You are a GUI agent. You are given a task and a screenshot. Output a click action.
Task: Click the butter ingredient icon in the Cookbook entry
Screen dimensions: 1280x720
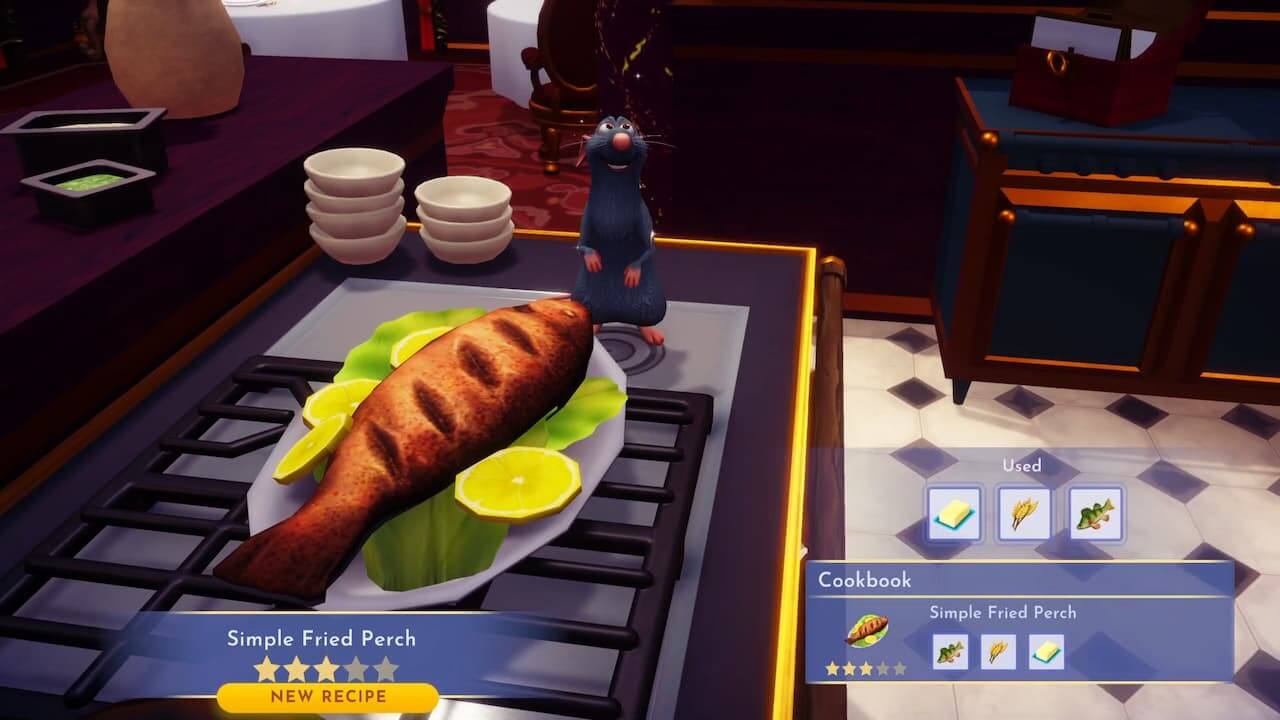coord(1047,652)
